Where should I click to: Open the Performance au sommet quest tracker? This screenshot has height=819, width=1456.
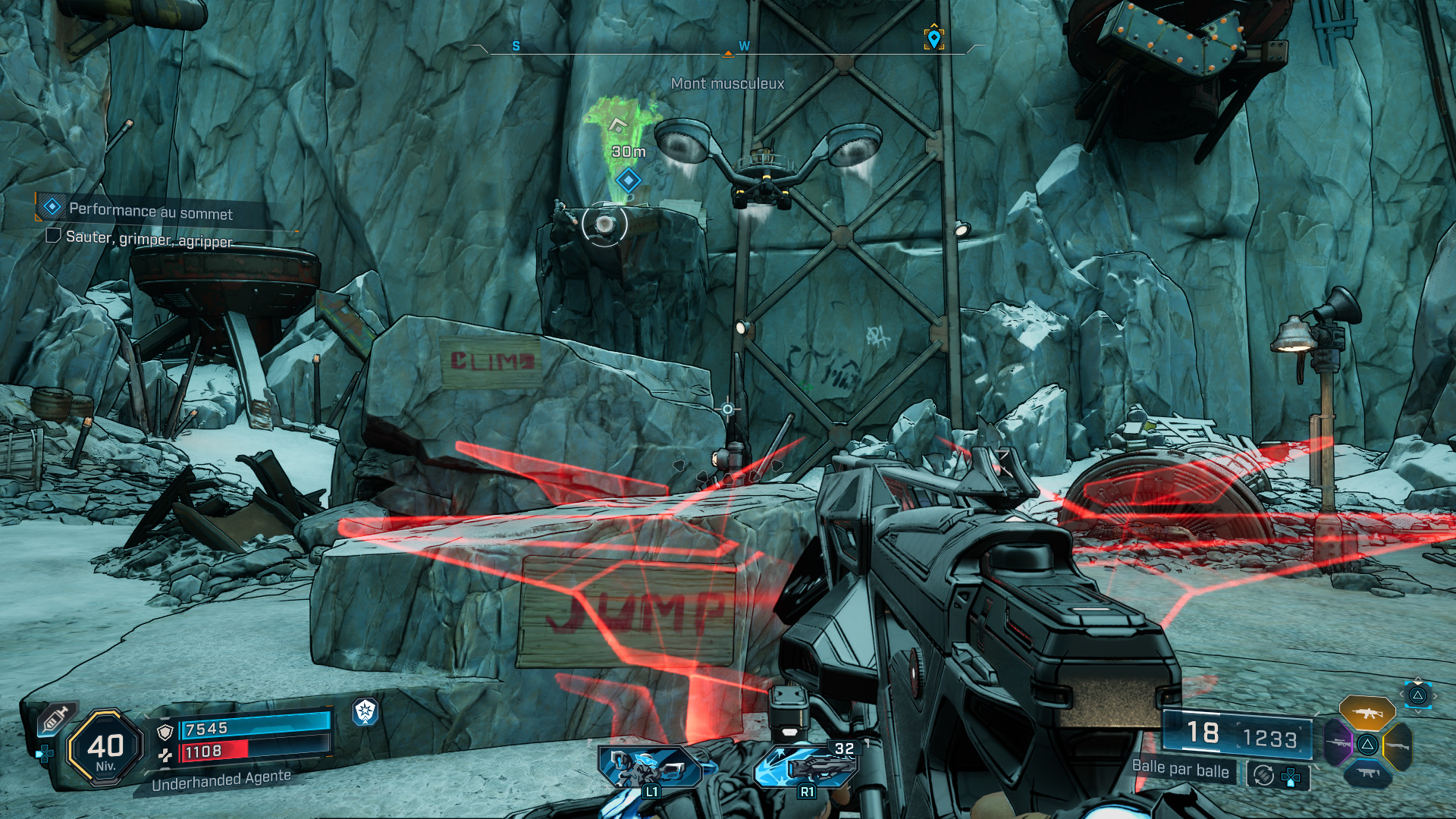(150, 211)
